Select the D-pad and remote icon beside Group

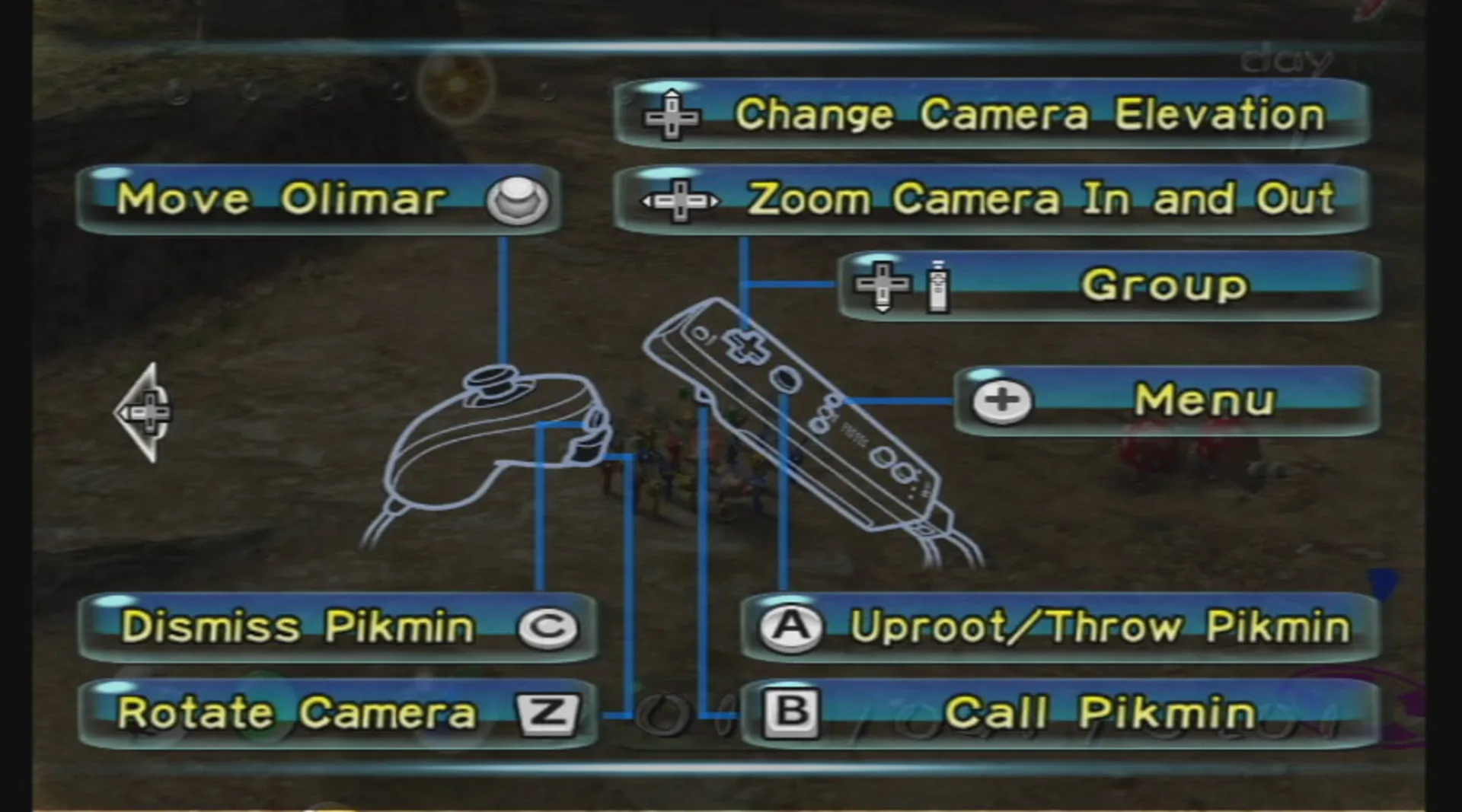[x=902, y=285]
